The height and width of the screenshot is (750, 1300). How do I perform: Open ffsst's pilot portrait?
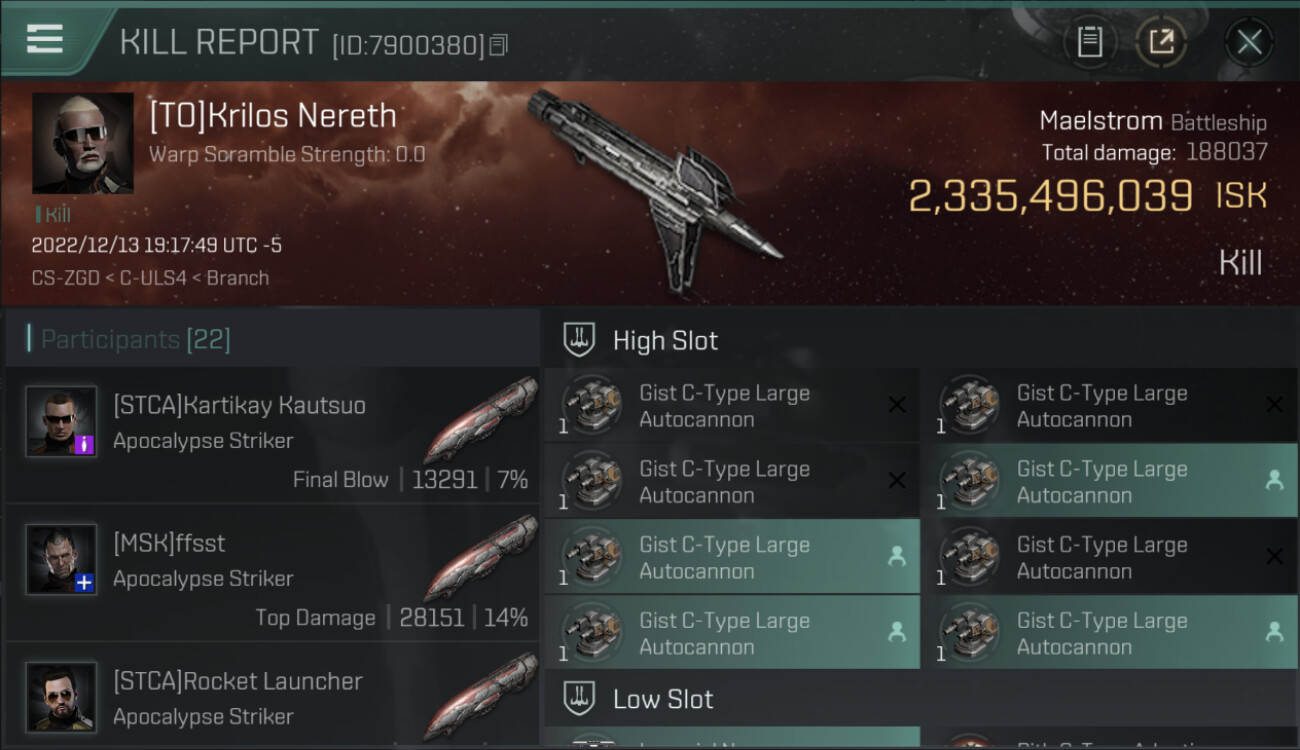point(61,560)
